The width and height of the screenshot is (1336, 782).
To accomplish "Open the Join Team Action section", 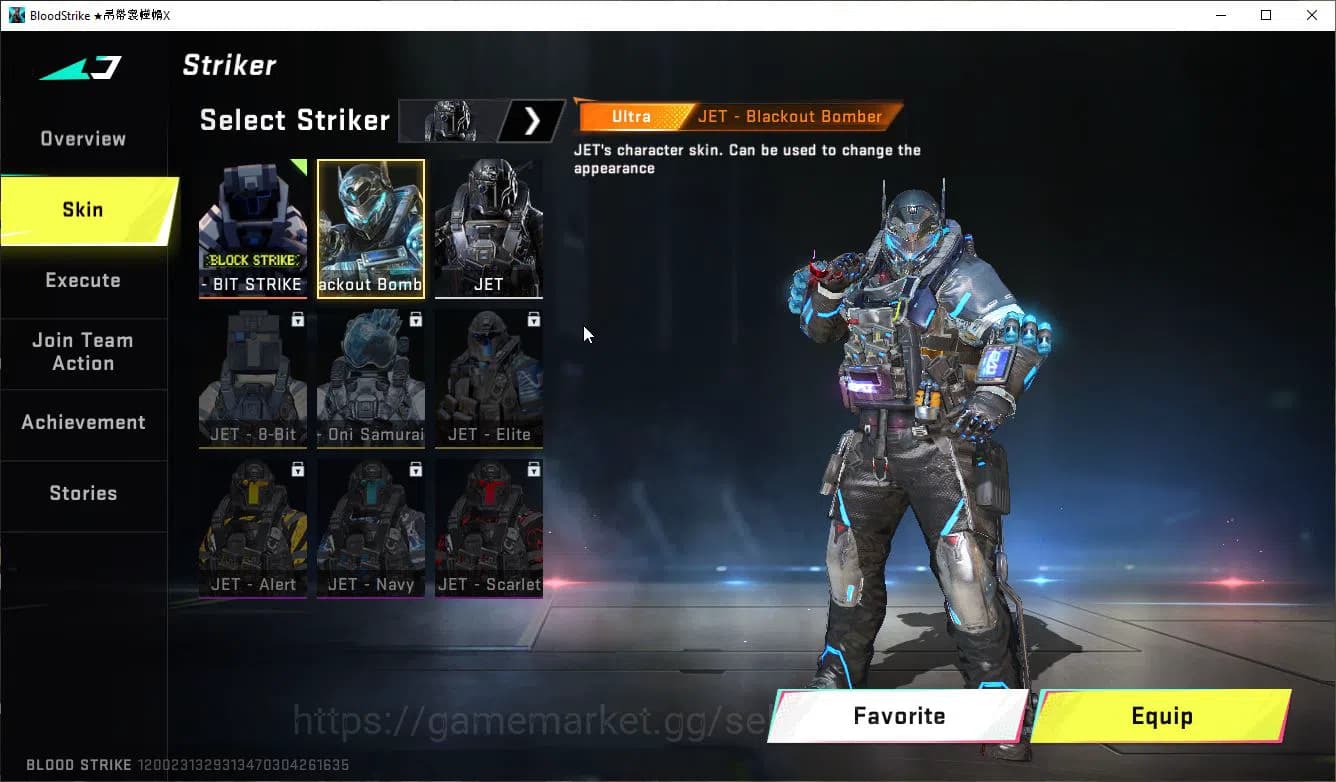I will 82,352.
